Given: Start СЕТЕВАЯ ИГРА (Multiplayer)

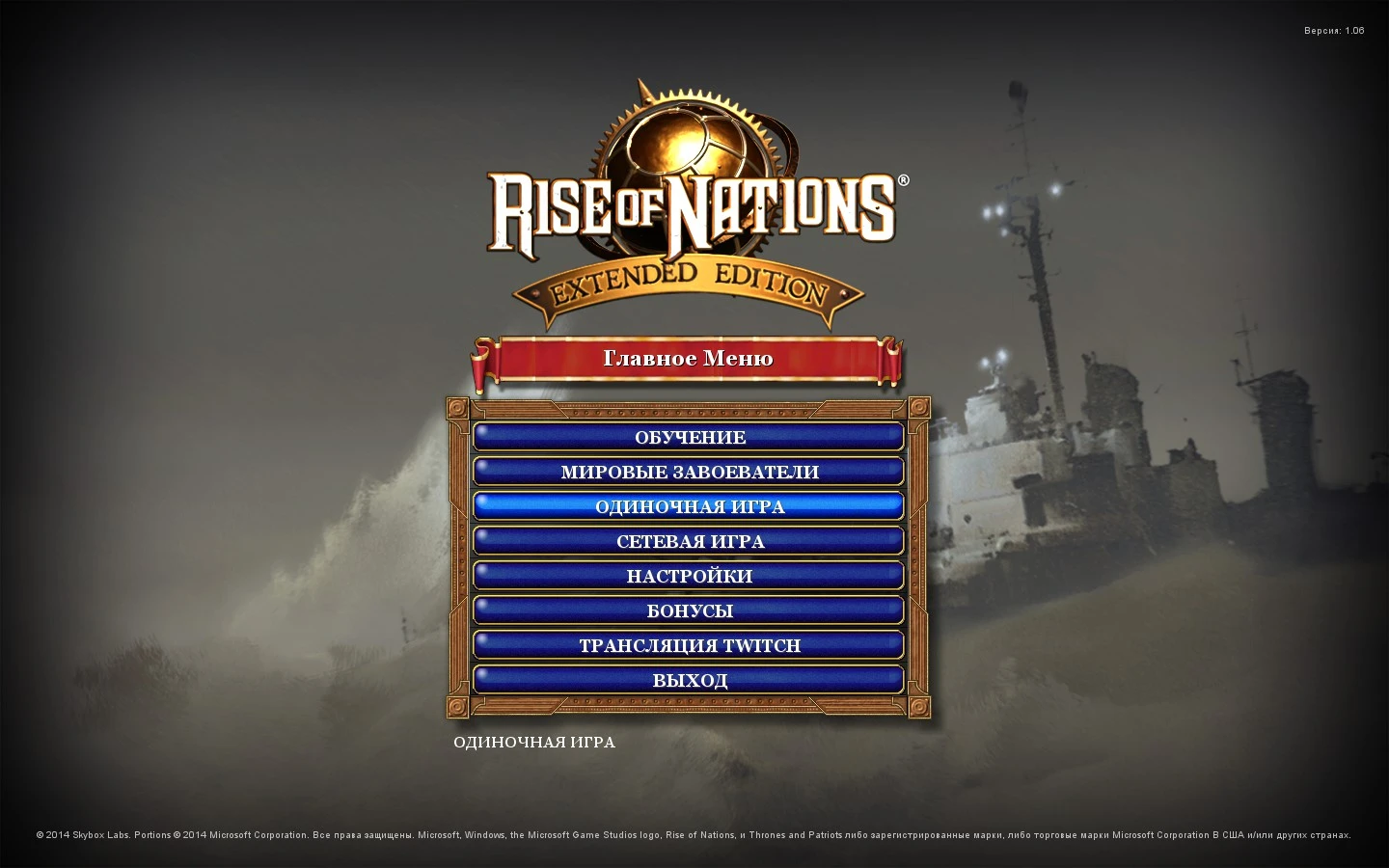Looking at the screenshot, I should click(689, 541).
